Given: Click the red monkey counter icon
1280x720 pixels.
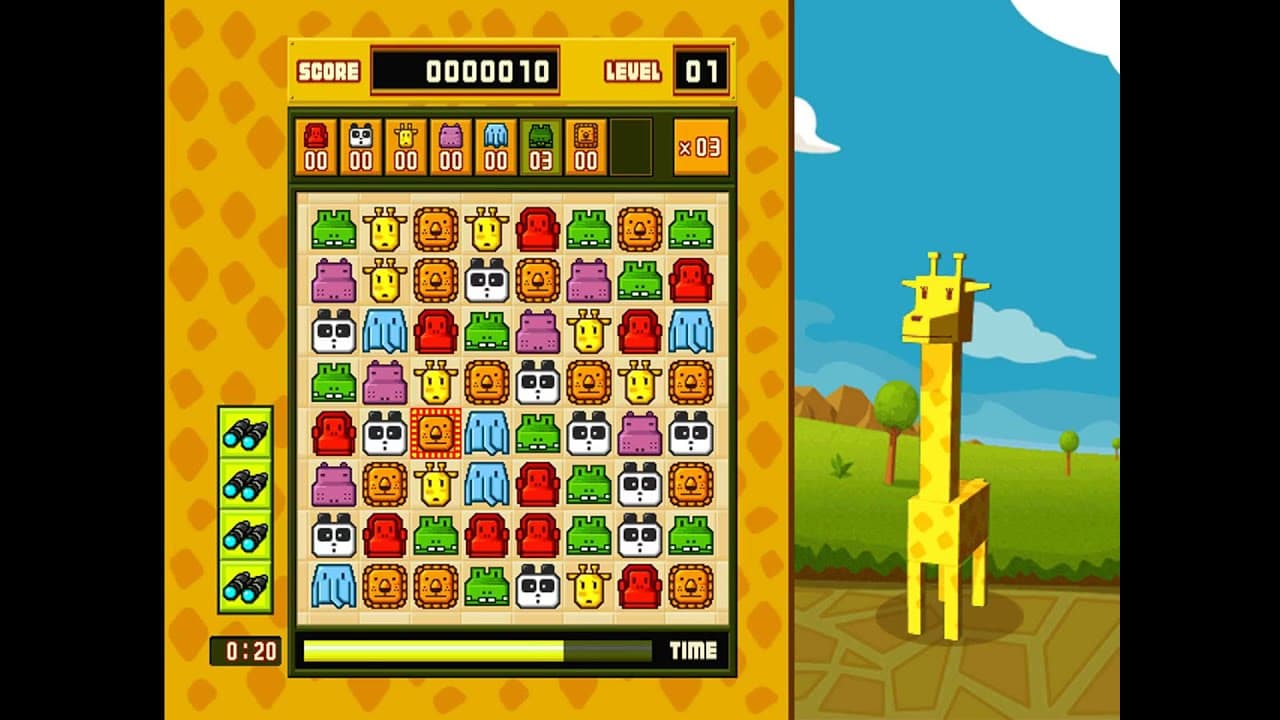Looking at the screenshot, I should 315,145.
